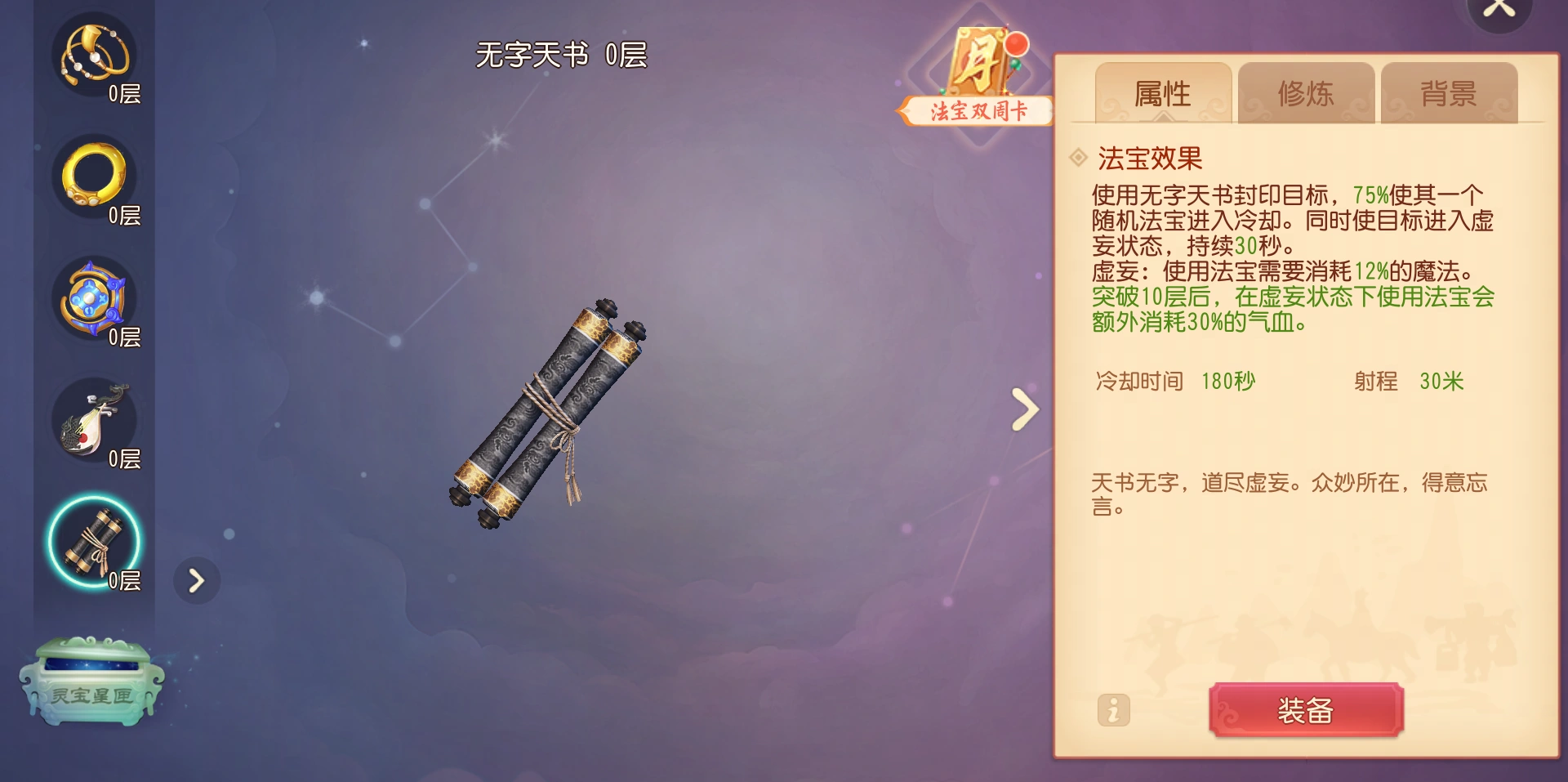Expand the sidebar with the small arrow
The image size is (1568, 782).
pos(196,582)
